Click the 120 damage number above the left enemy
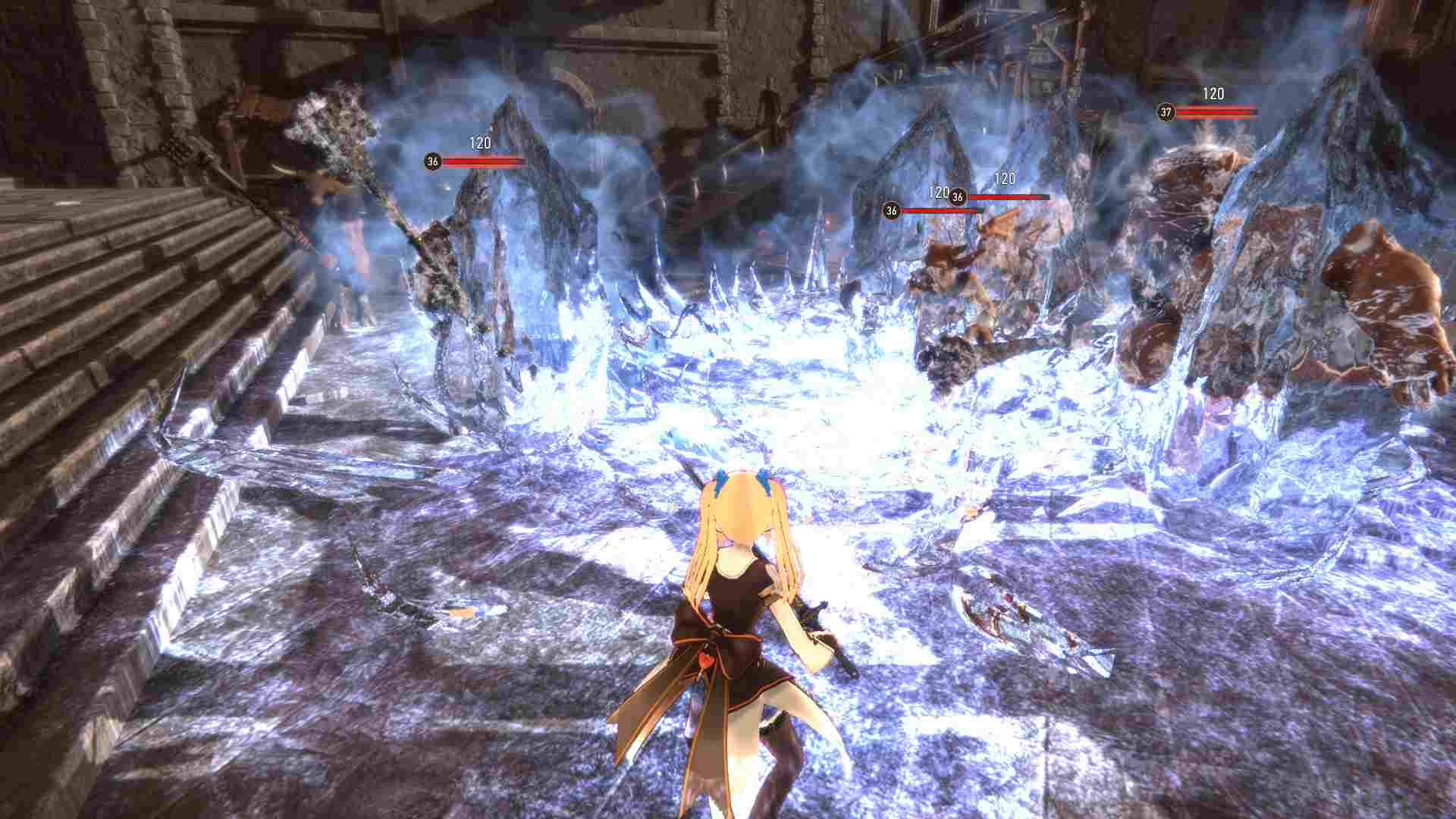The width and height of the screenshot is (1456, 819). (x=480, y=141)
